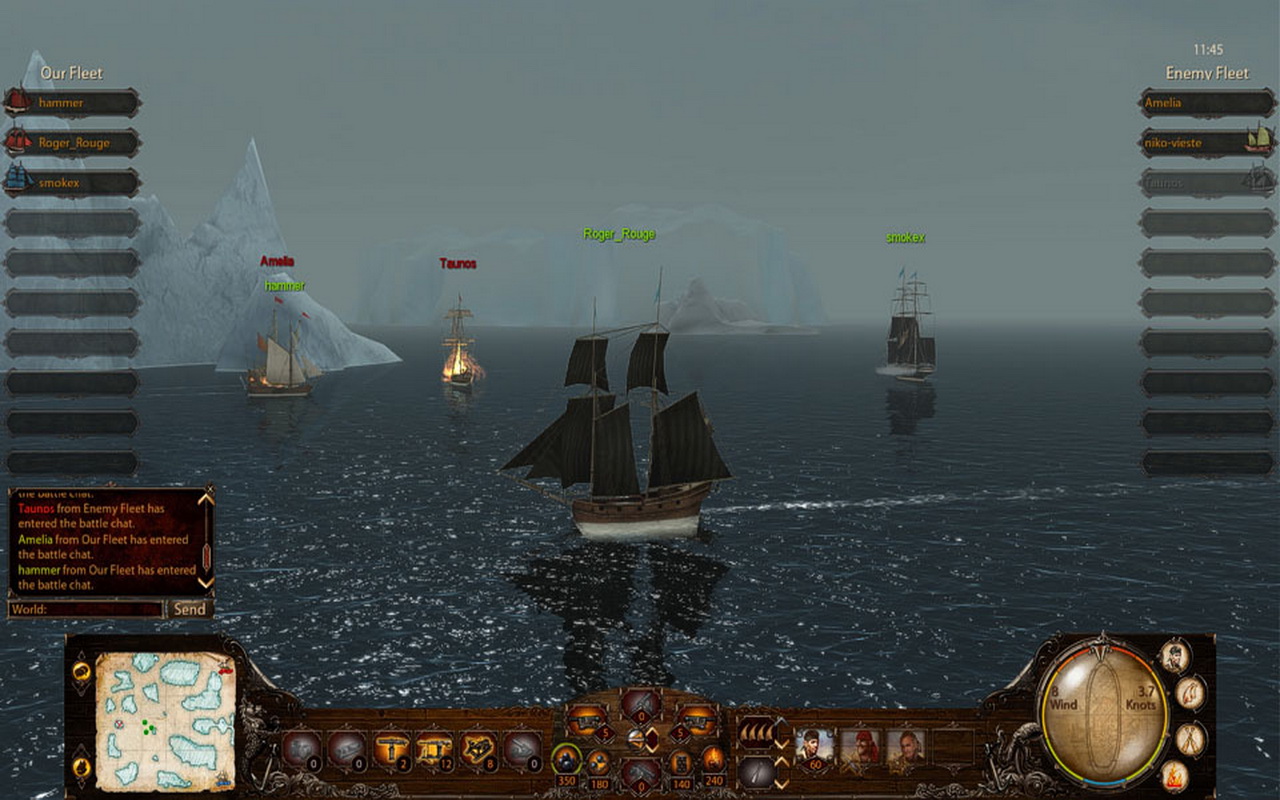Target Amelia in the Enemy Fleet list
The width and height of the screenshot is (1280, 800).
(x=1206, y=103)
